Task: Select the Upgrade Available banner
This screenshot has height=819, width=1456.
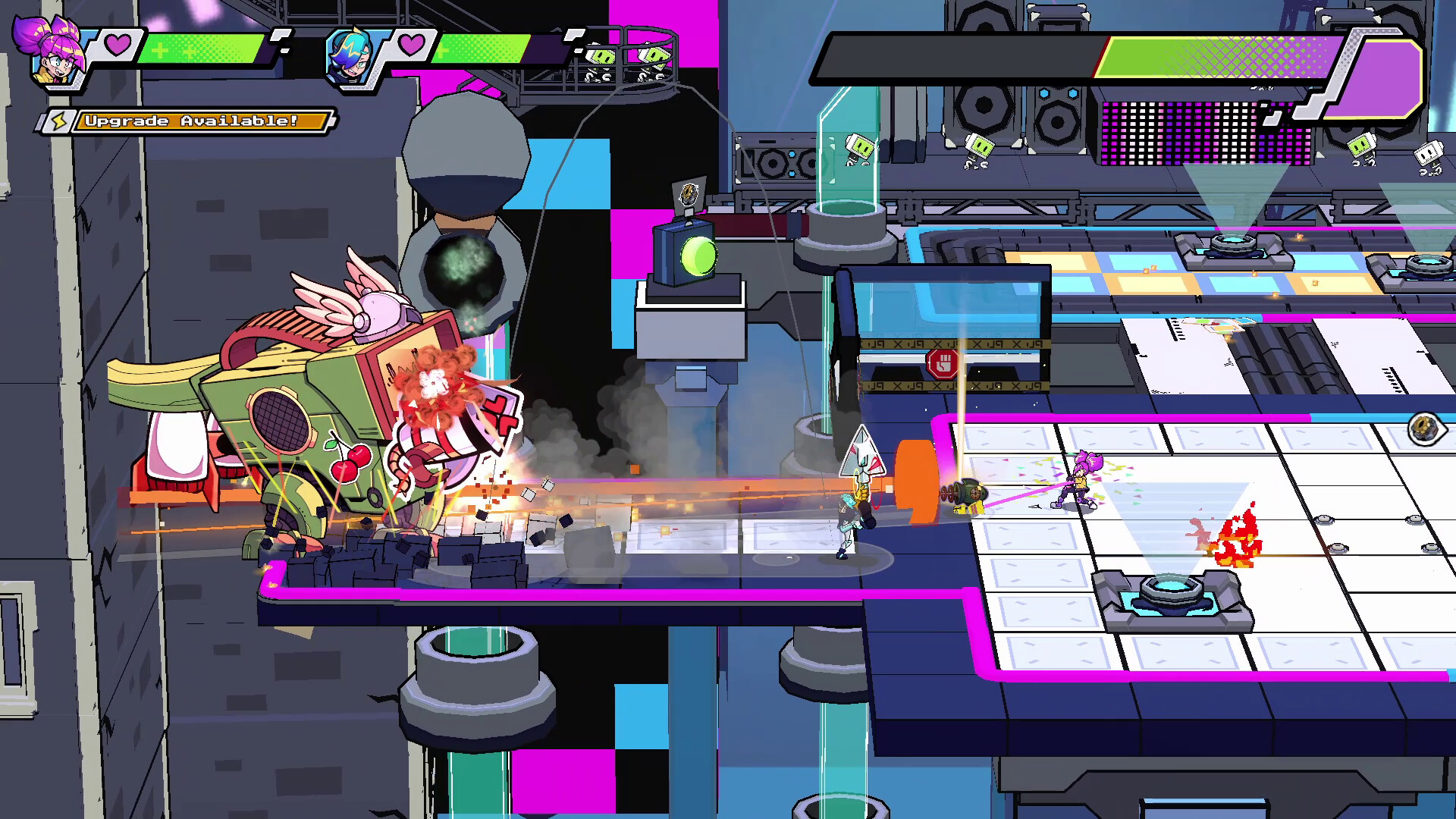Action: tap(201, 120)
